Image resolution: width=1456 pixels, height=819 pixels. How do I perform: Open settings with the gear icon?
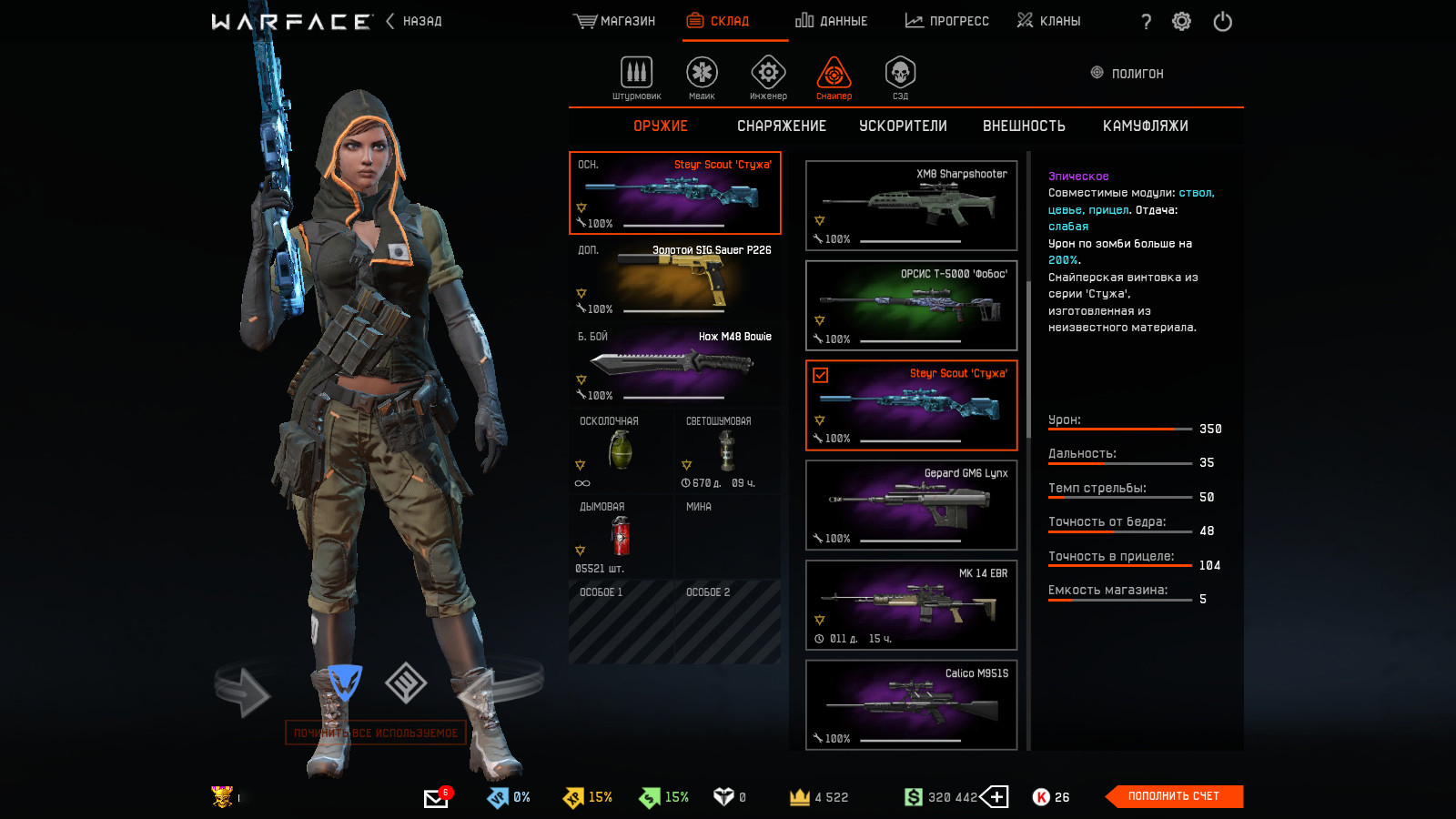click(1181, 22)
